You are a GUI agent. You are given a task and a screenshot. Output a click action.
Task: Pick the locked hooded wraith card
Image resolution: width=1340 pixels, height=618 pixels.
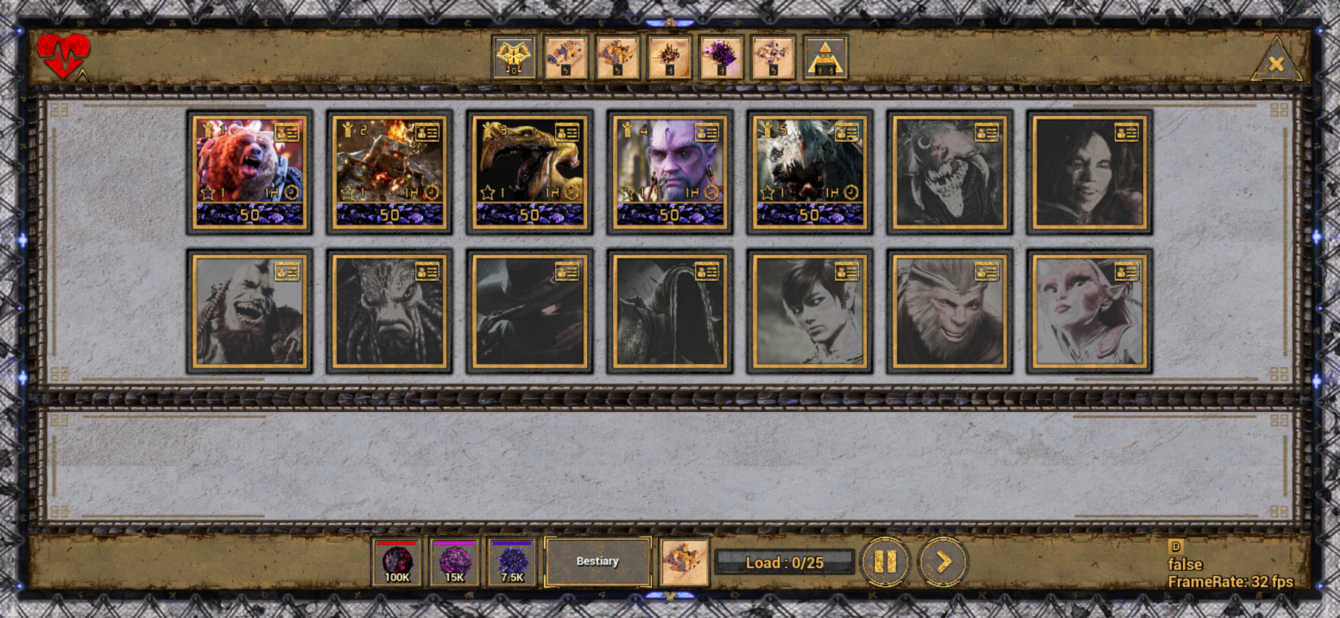click(x=669, y=312)
